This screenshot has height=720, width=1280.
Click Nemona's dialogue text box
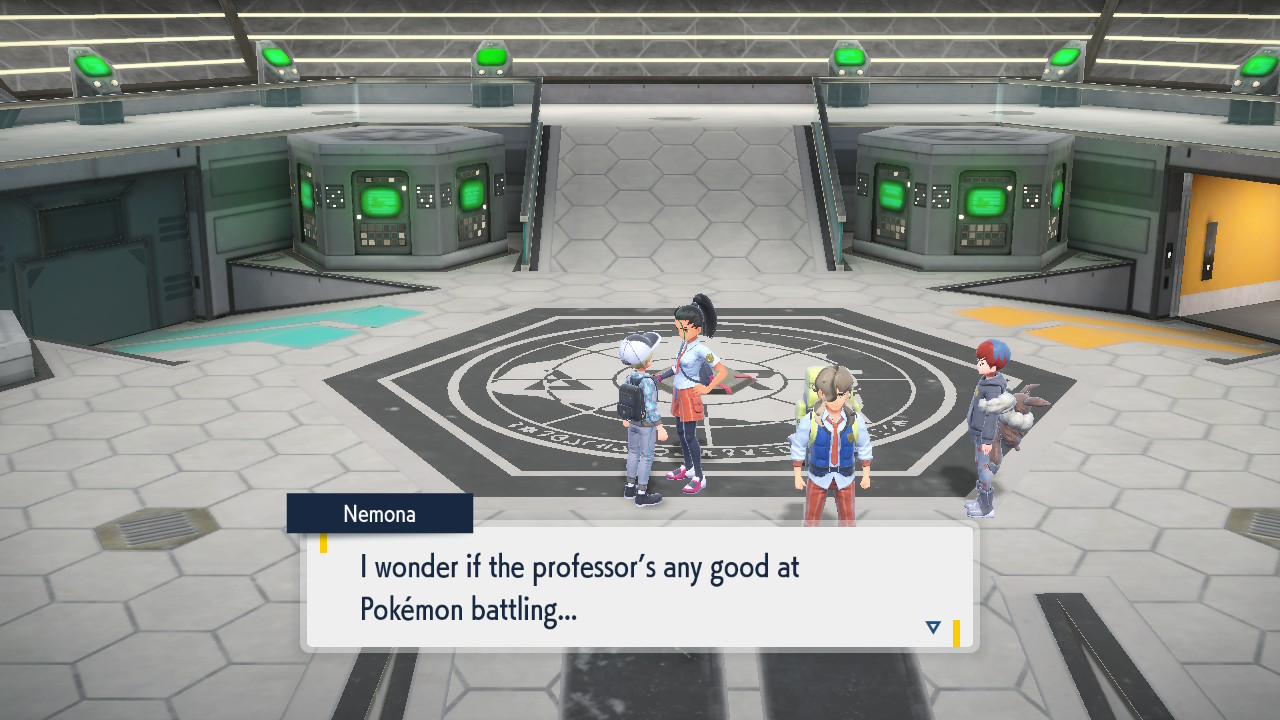tap(638, 588)
